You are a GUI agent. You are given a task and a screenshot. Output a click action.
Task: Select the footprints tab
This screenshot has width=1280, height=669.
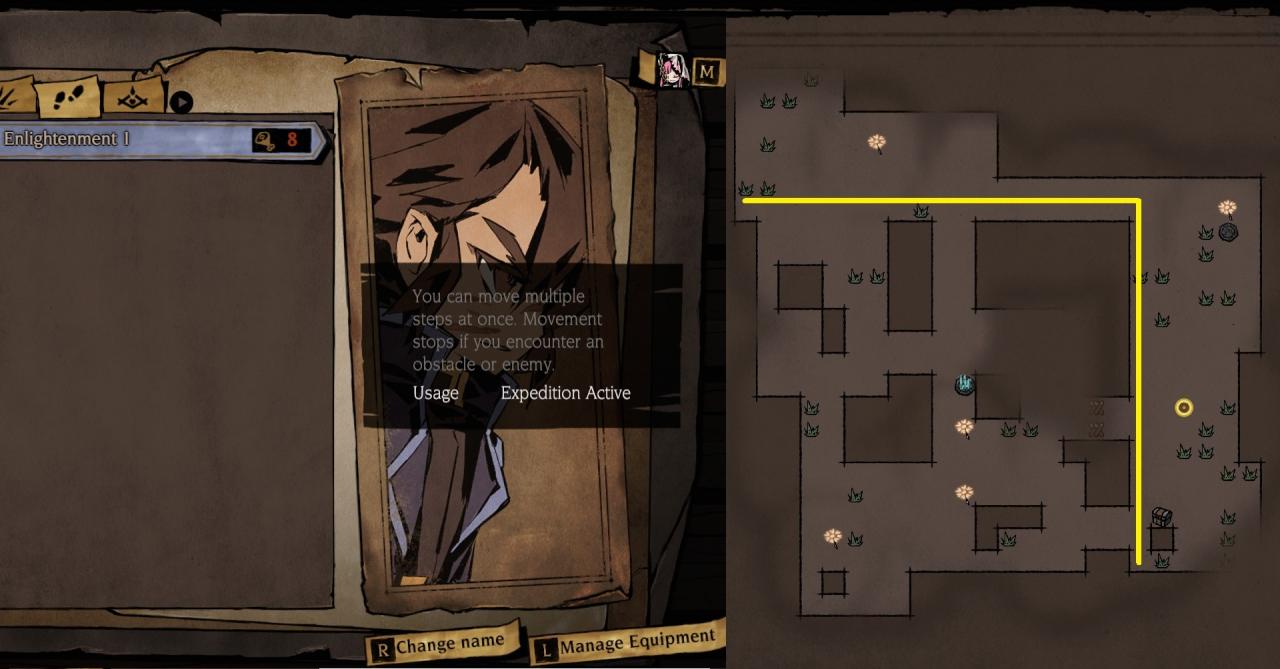[x=70, y=97]
